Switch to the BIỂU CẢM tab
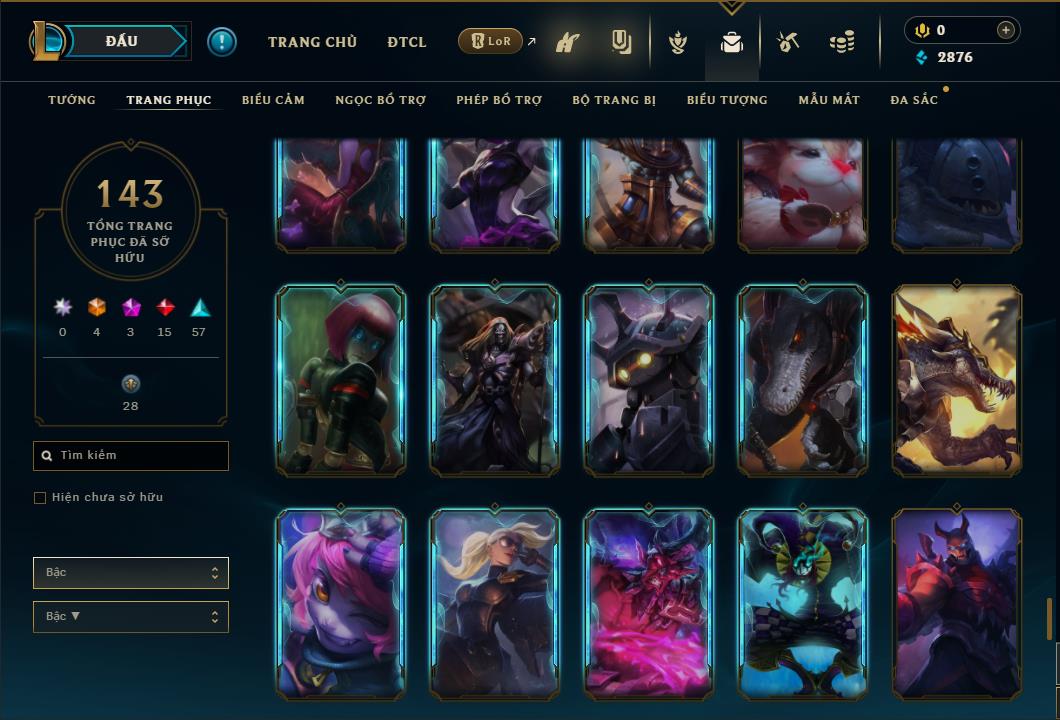Image resolution: width=1060 pixels, height=720 pixels. point(273,100)
